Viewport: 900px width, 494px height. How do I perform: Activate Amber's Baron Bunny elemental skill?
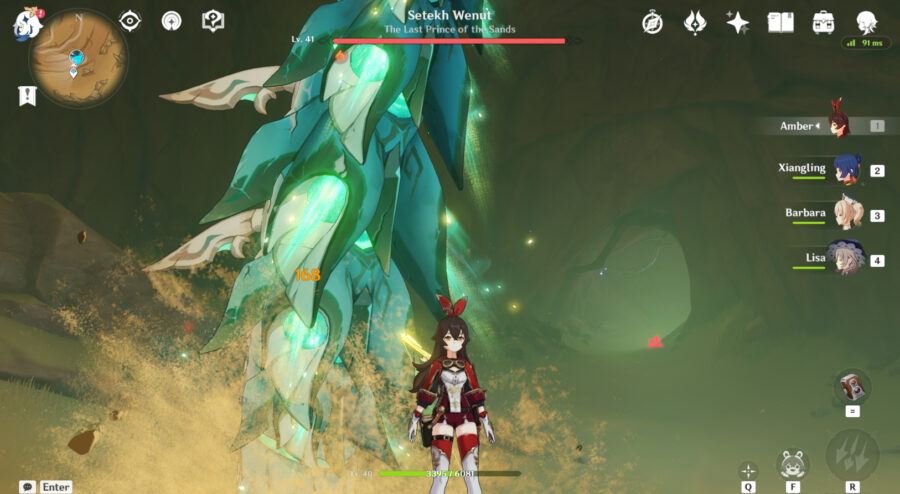[x=792, y=464]
